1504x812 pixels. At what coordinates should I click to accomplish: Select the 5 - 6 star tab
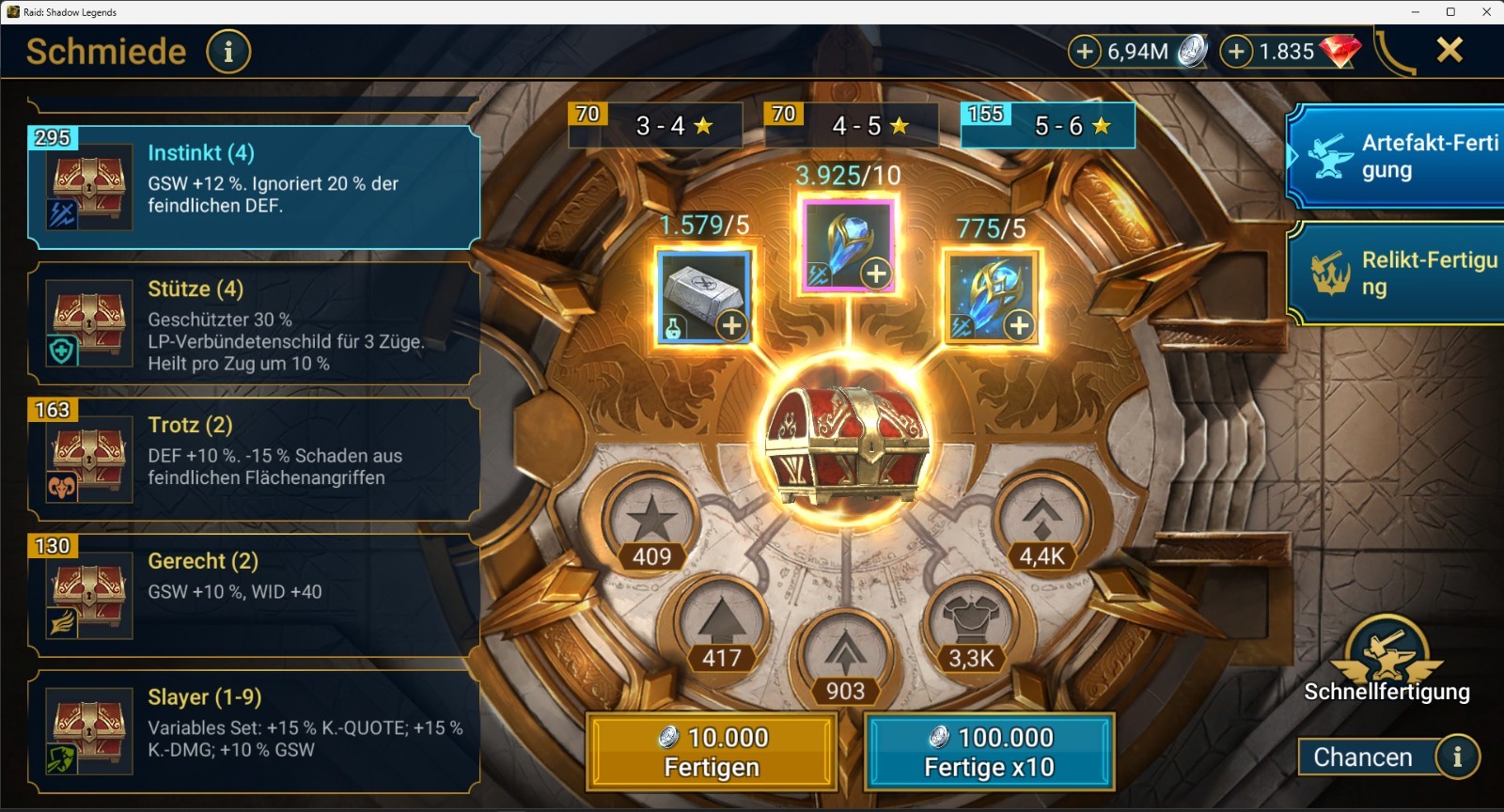[x=1049, y=126]
